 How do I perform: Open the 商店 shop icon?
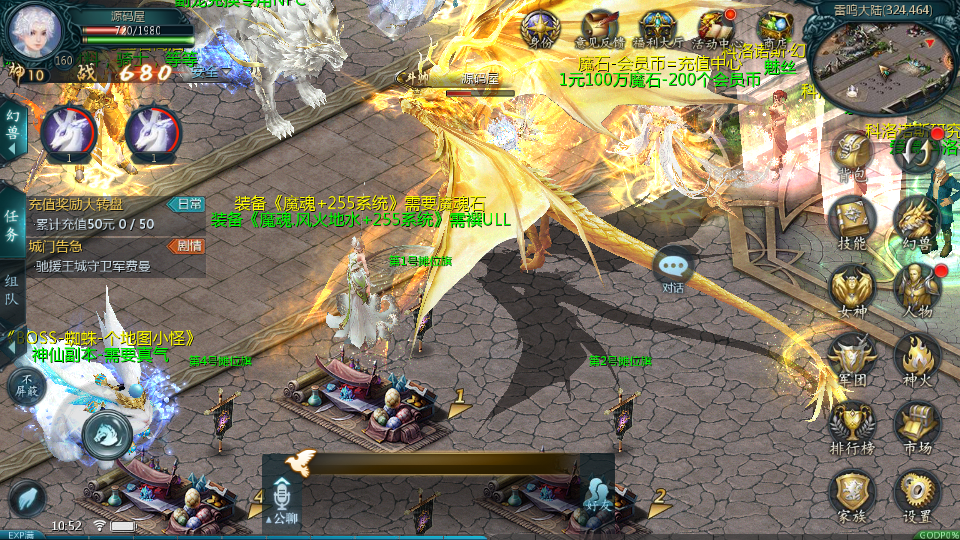pos(776,29)
